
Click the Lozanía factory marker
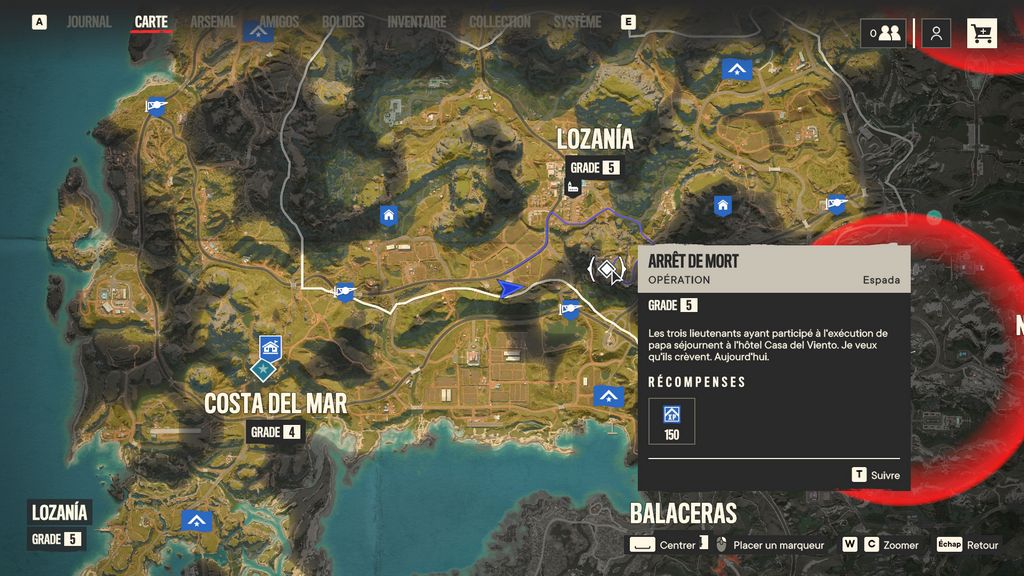(x=574, y=187)
